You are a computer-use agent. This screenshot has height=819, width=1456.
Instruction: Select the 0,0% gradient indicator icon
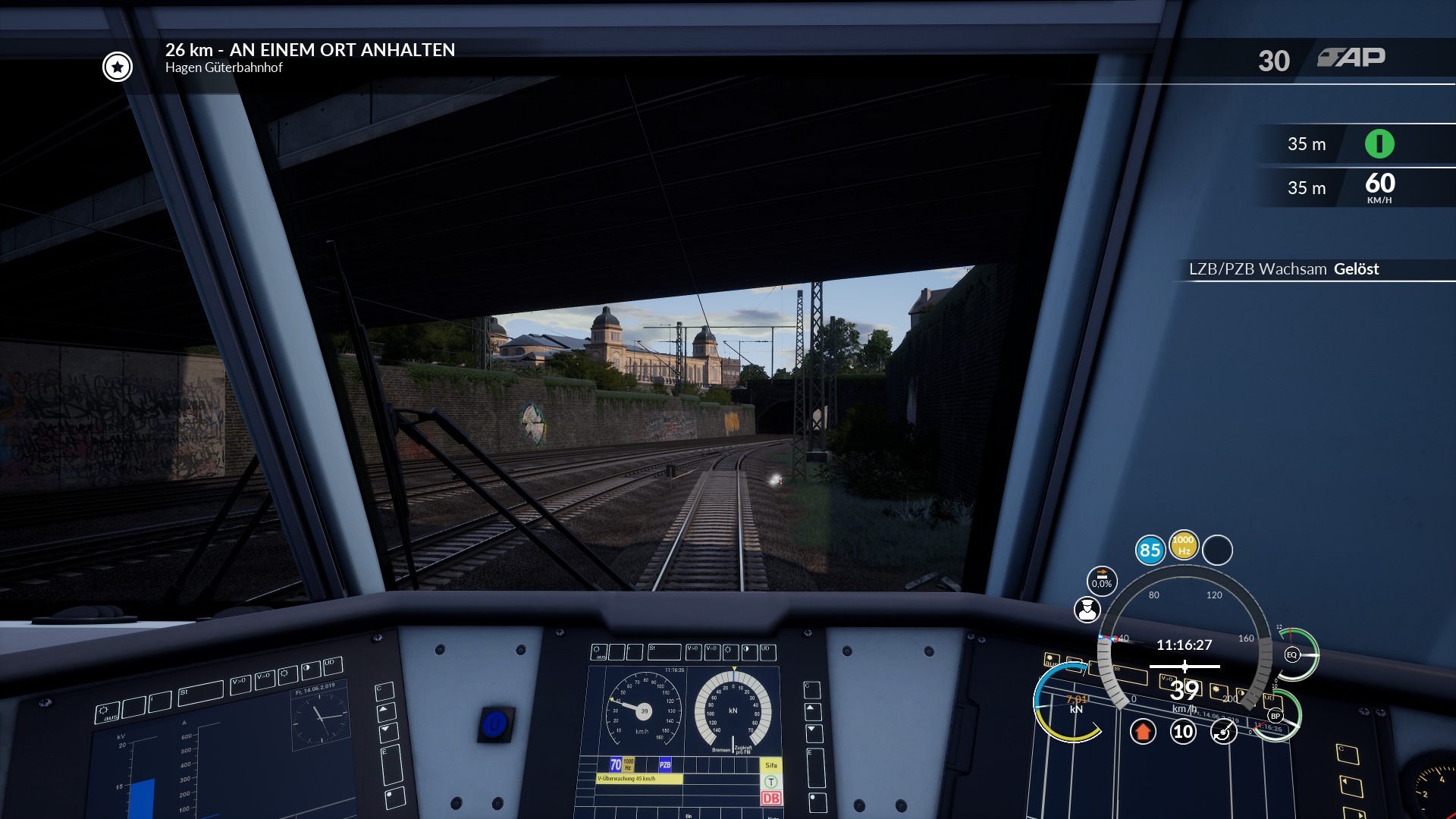tap(1102, 581)
